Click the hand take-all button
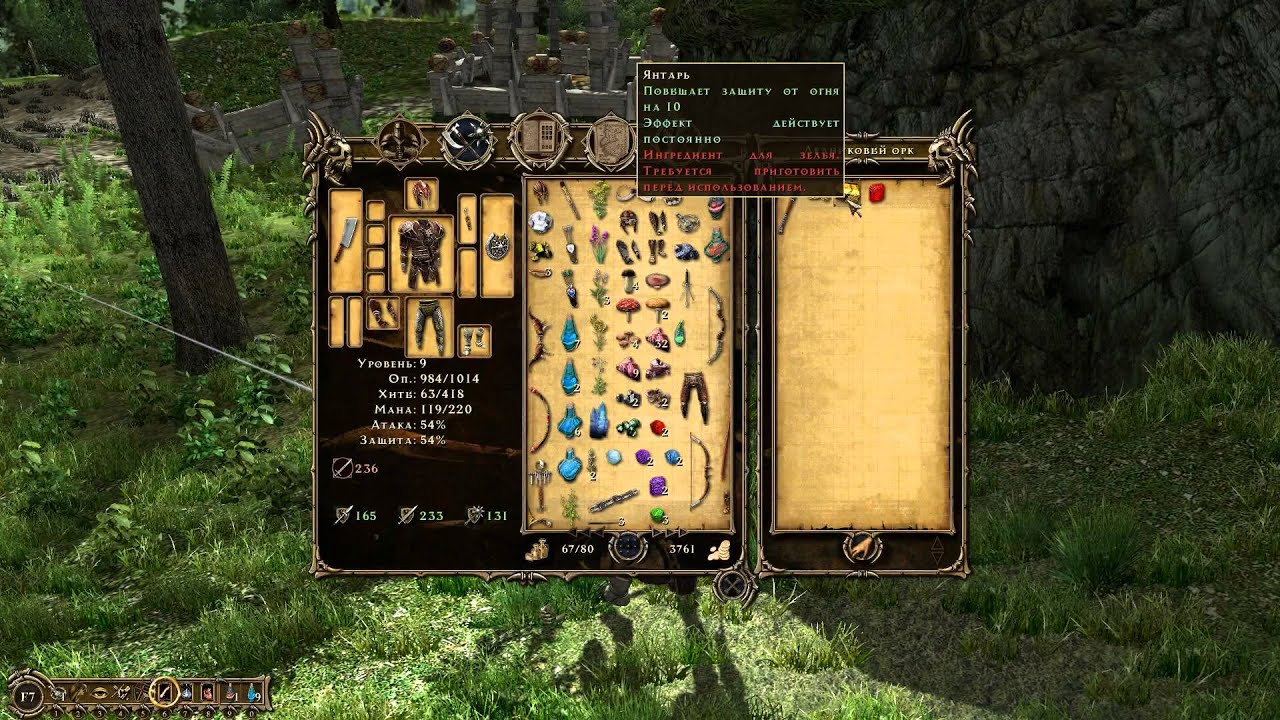 [861, 546]
